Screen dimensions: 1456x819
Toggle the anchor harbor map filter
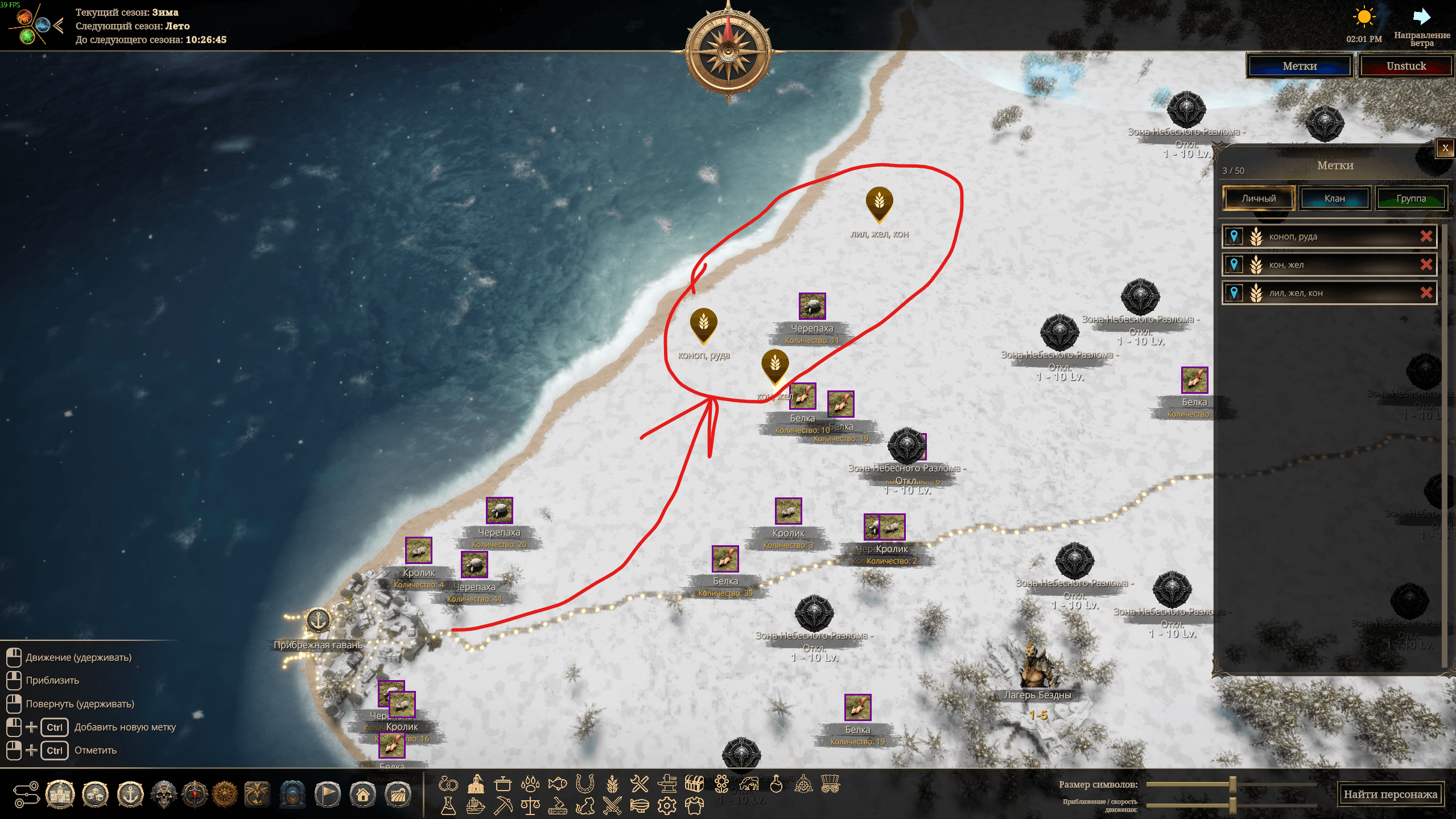pyautogui.click(x=130, y=795)
